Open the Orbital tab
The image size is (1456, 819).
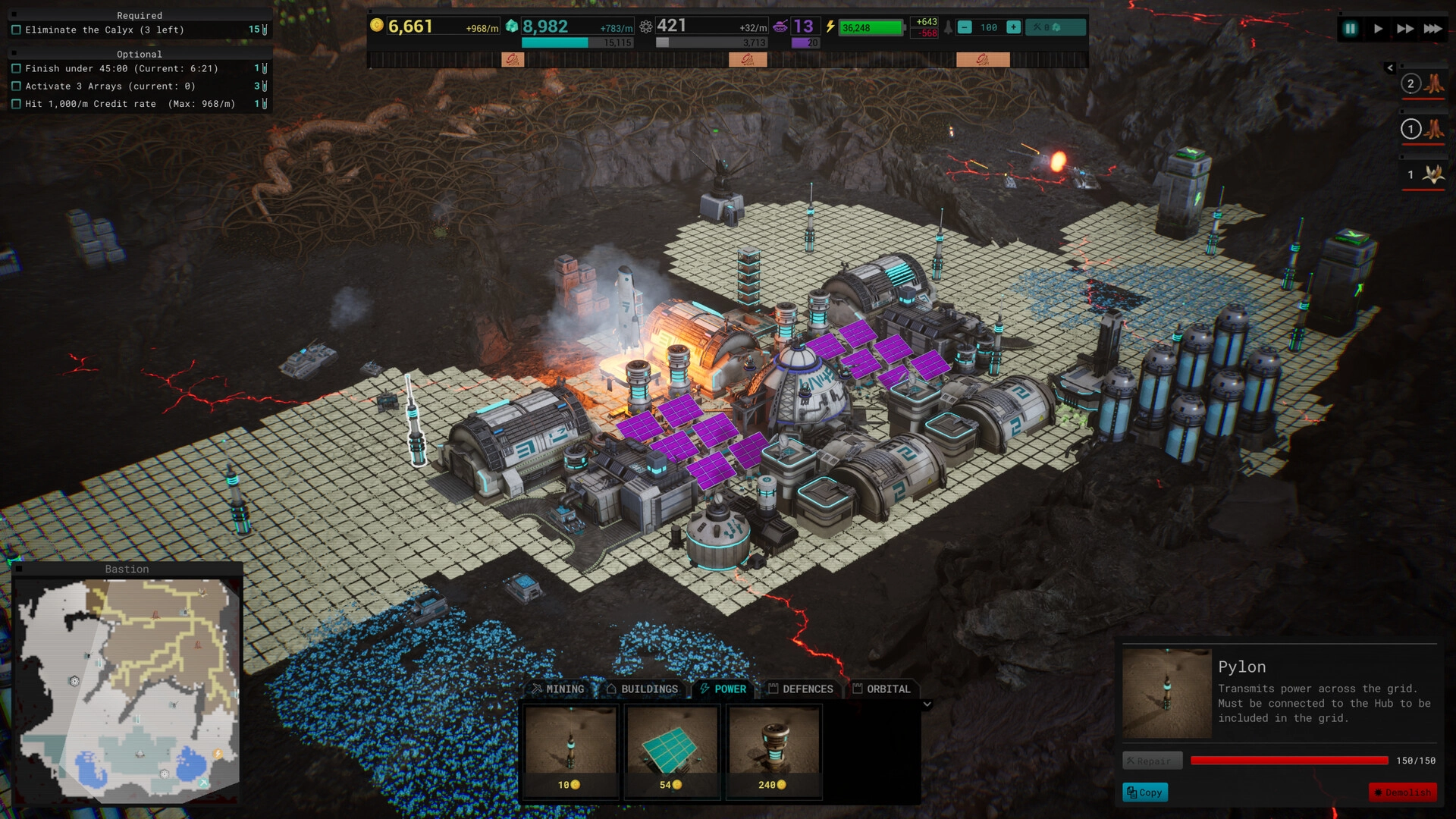tap(881, 689)
